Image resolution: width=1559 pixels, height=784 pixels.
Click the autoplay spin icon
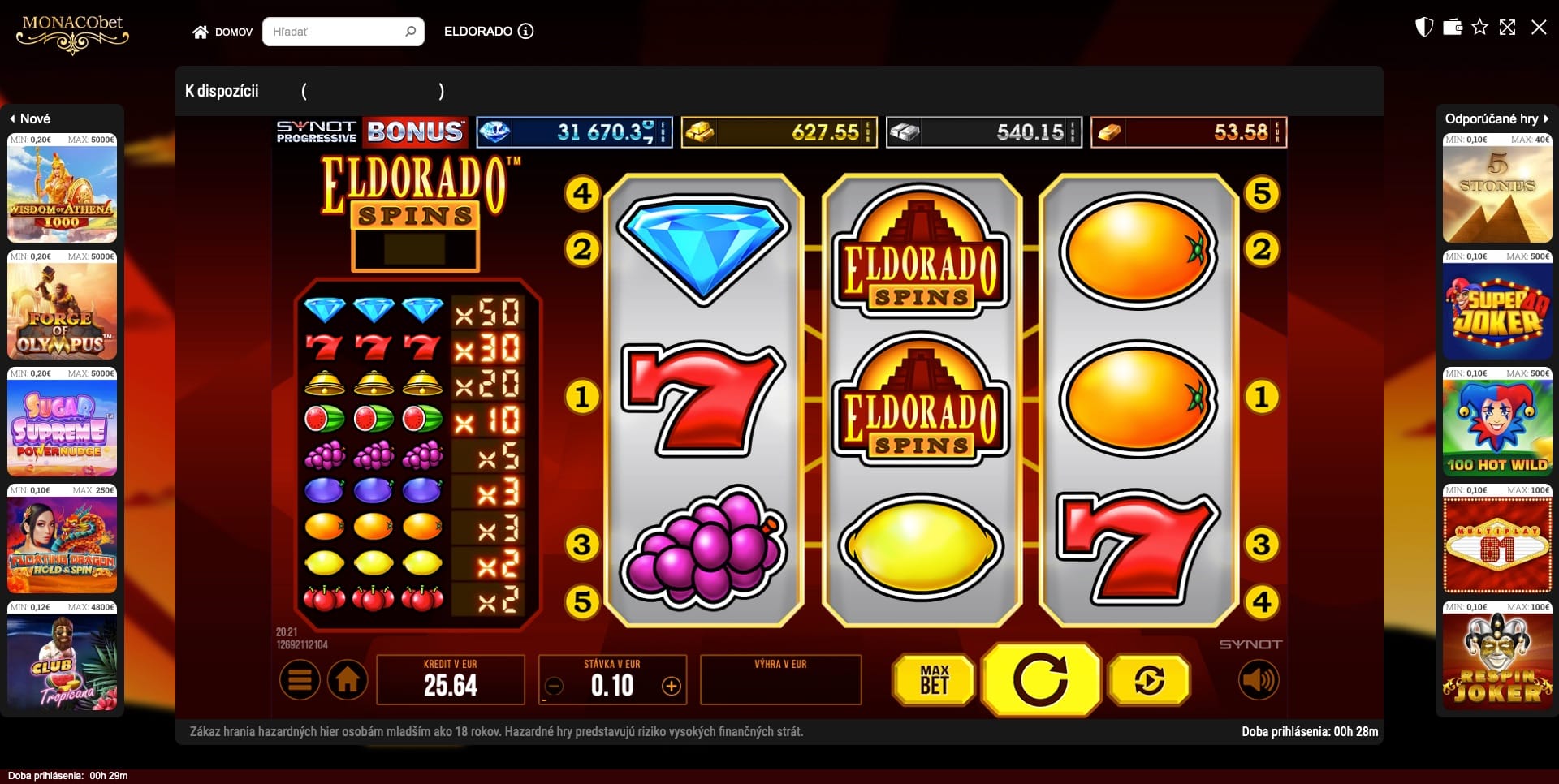click(x=1147, y=680)
